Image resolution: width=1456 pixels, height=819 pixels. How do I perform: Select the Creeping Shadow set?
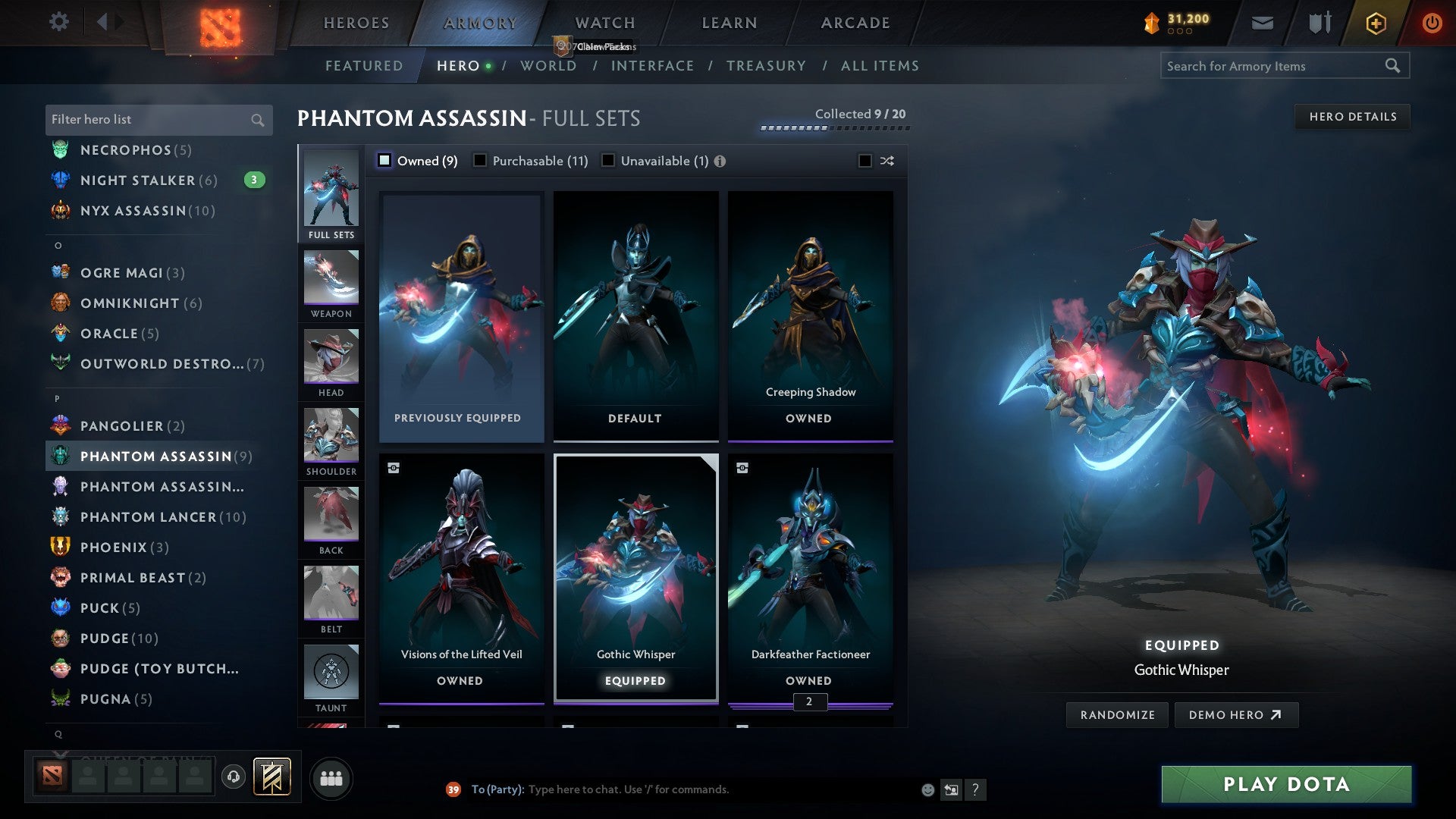coord(810,316)
